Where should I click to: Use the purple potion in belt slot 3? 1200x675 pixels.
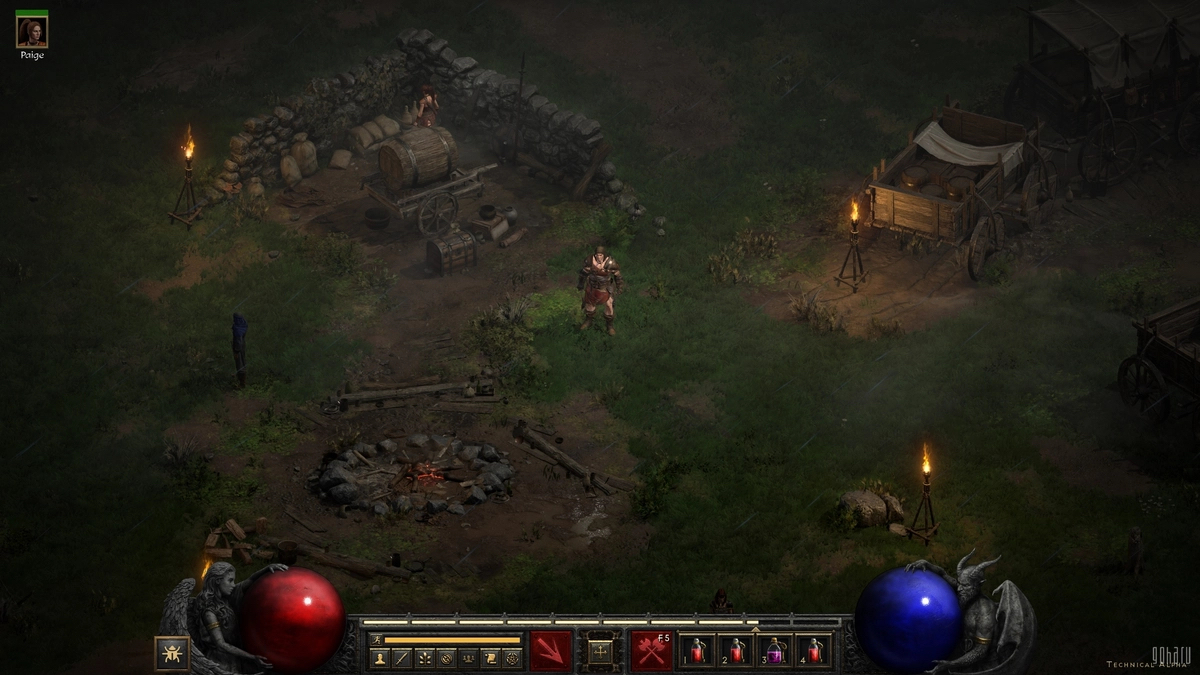coord(775,651)
